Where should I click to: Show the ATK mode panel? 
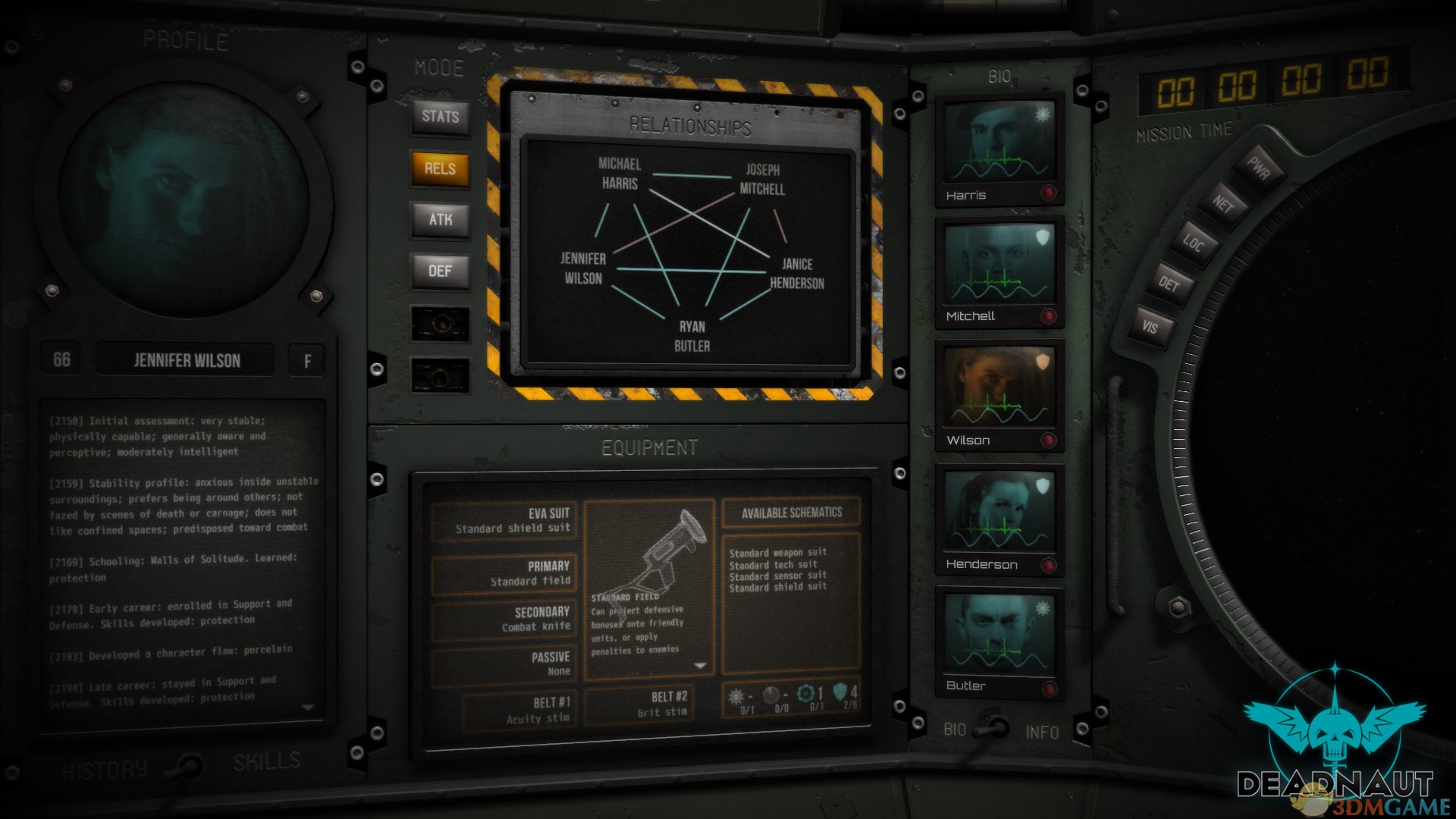click(x=440, y=220)
